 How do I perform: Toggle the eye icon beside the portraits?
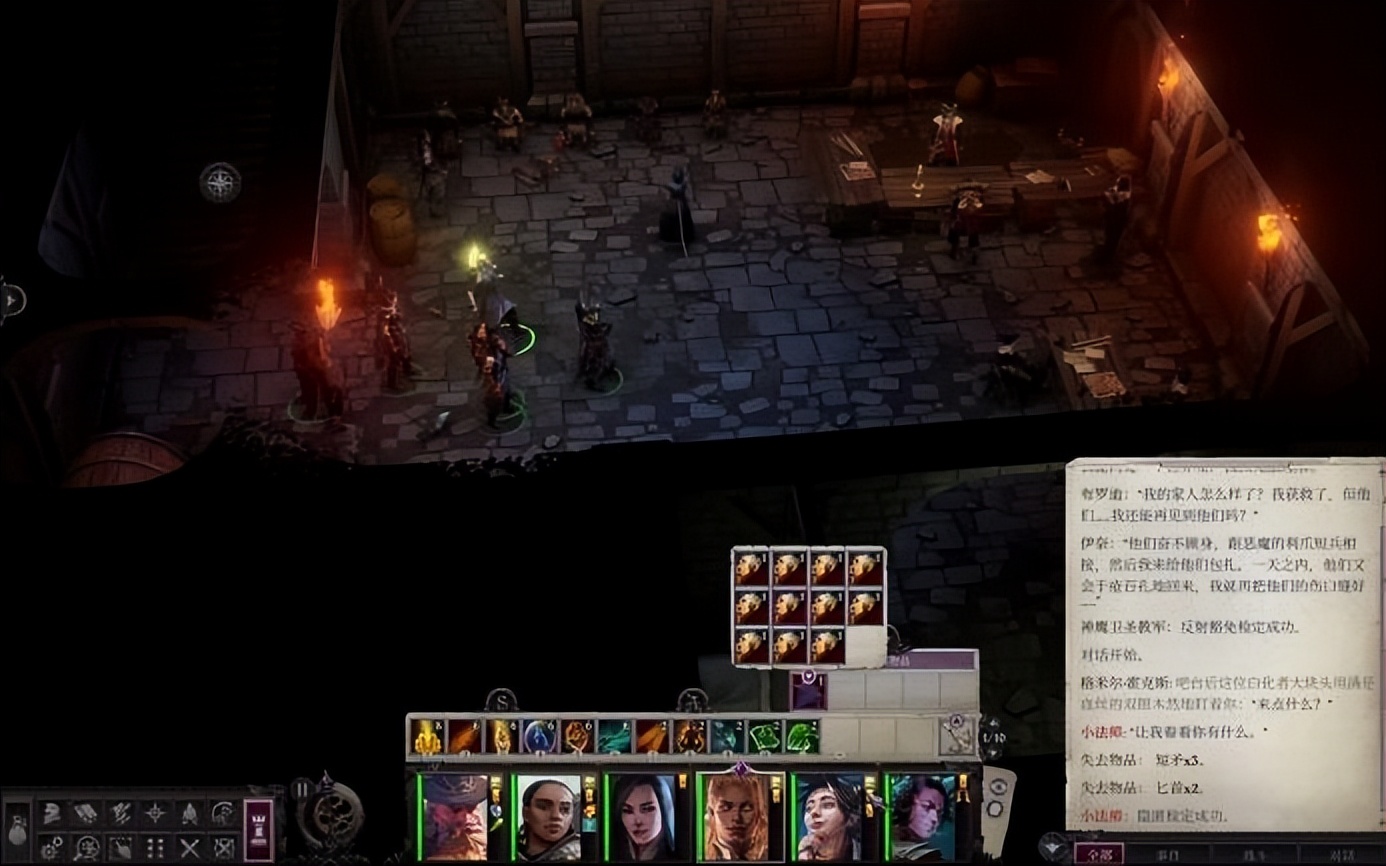(996, 786)
